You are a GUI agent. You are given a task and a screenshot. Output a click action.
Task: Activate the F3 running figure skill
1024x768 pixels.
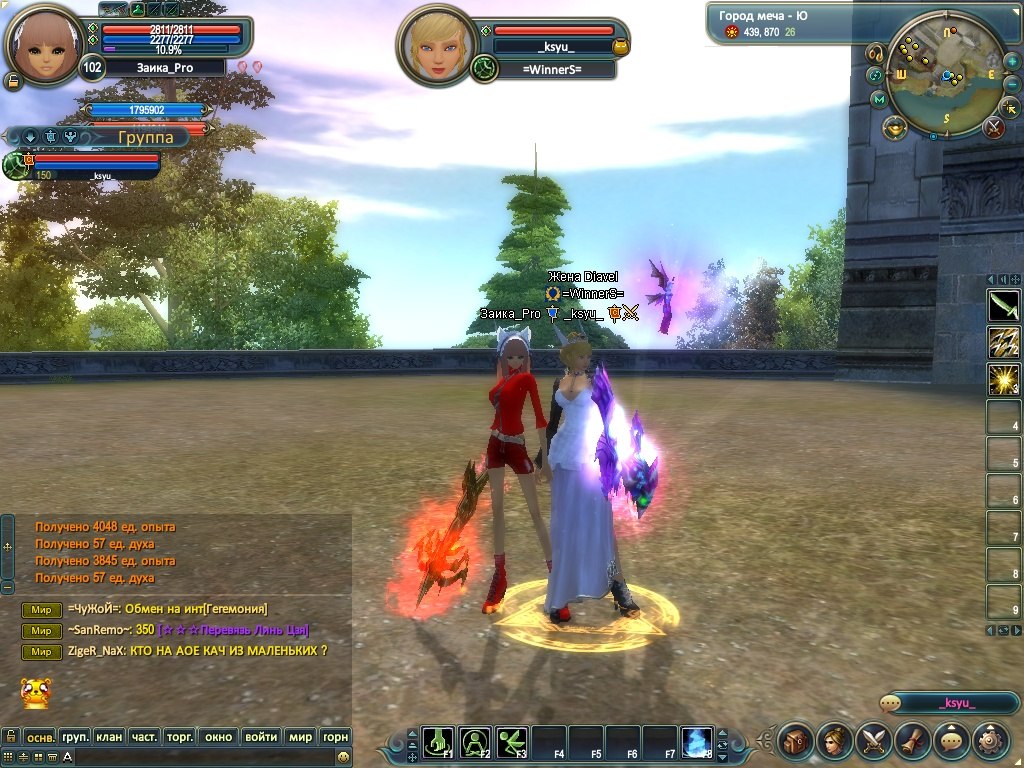(x=511, y=741)
